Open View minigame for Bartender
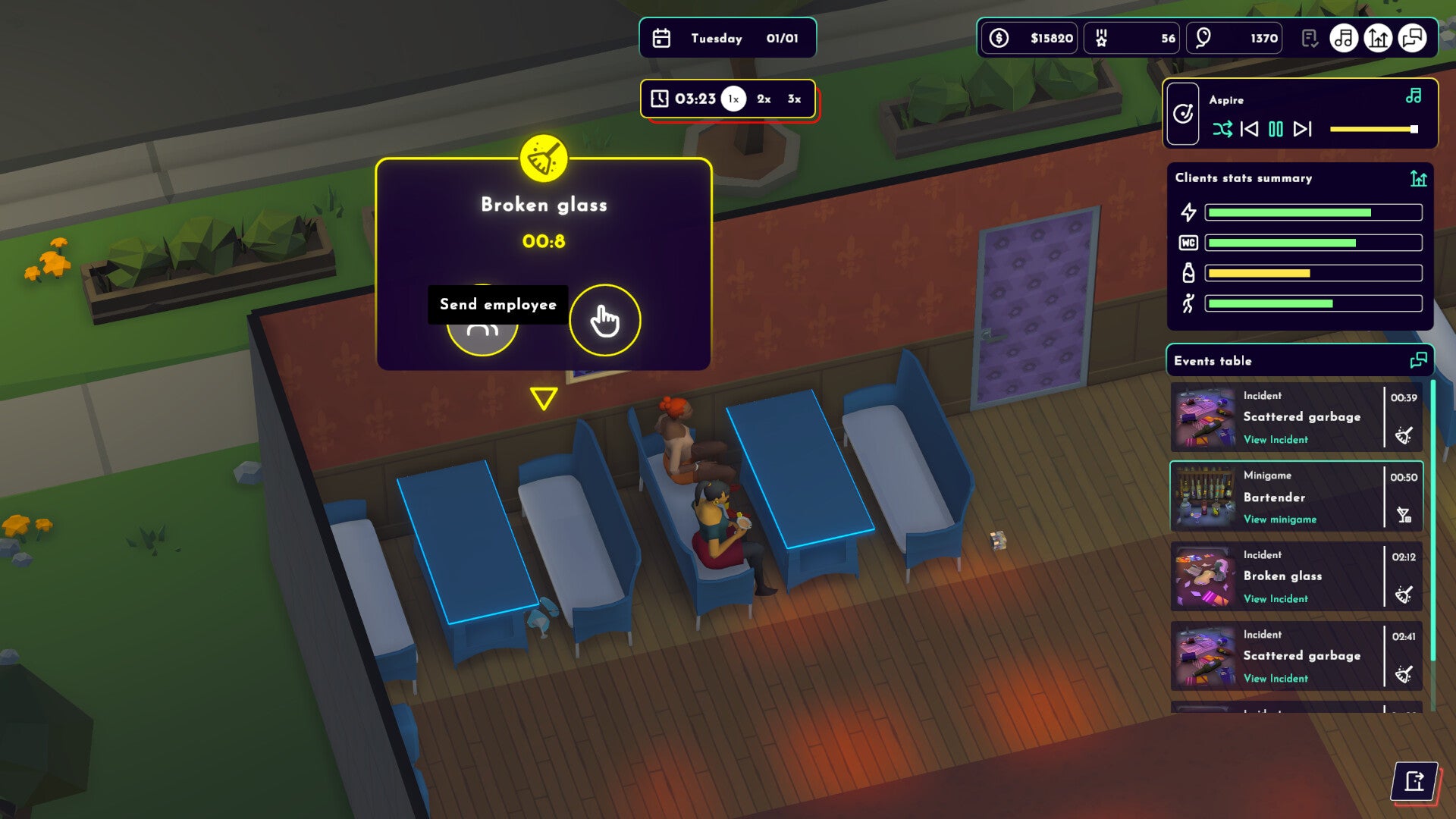This screenshot has width=1456, height=819. point(1280,520)
